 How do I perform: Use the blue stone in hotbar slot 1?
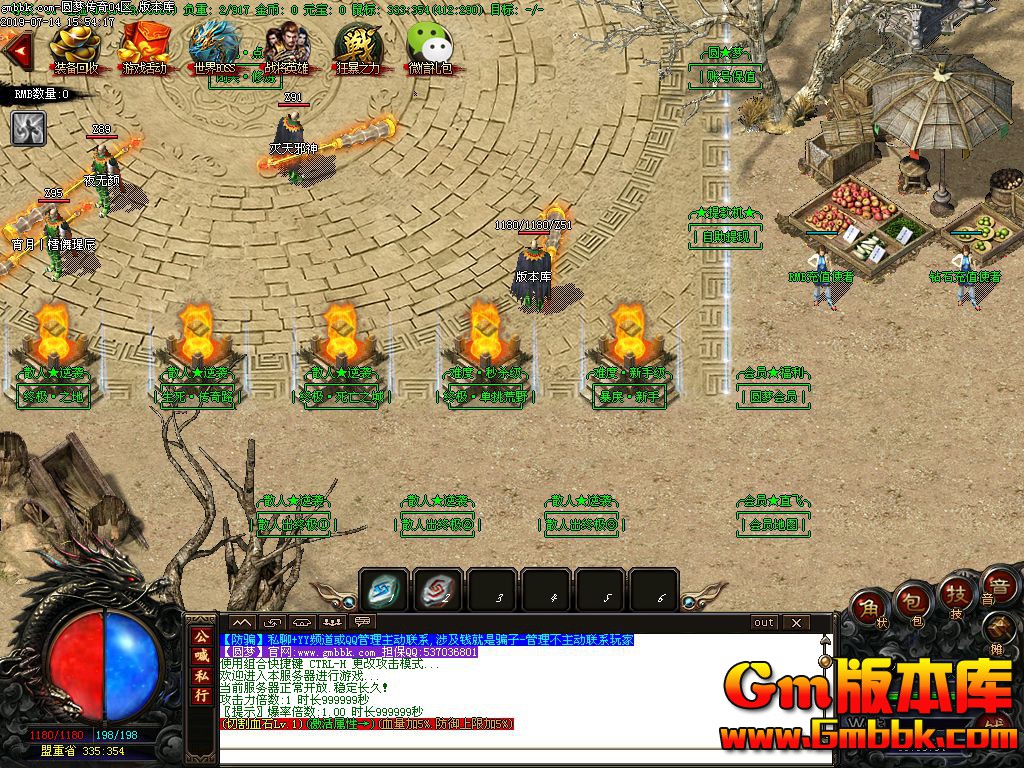coord(384,590)
